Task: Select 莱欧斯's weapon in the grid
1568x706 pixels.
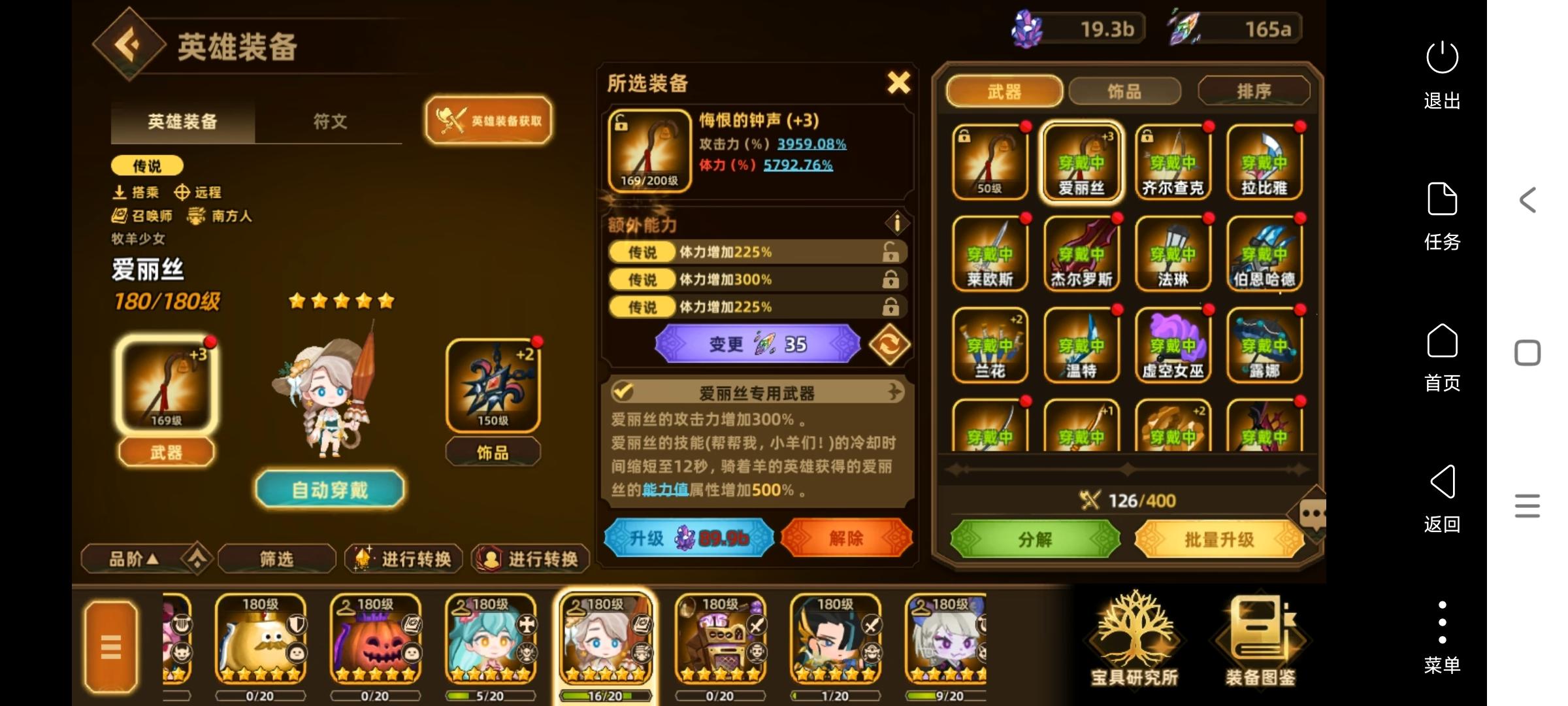Action: point(989,252)
